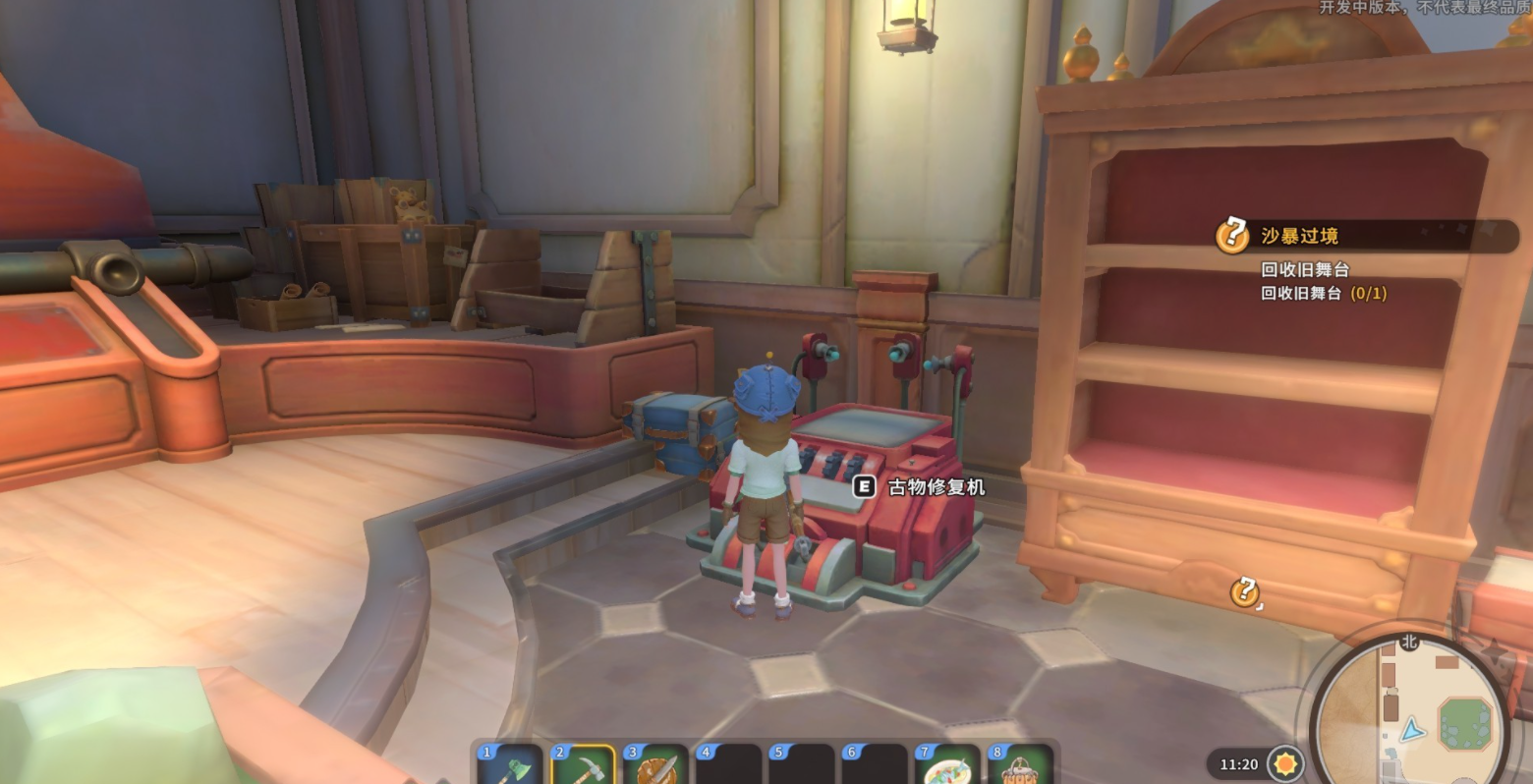Select the axe in hotbar slot 1
Screen dimensions: 1533x784
(x=510, y=766)
